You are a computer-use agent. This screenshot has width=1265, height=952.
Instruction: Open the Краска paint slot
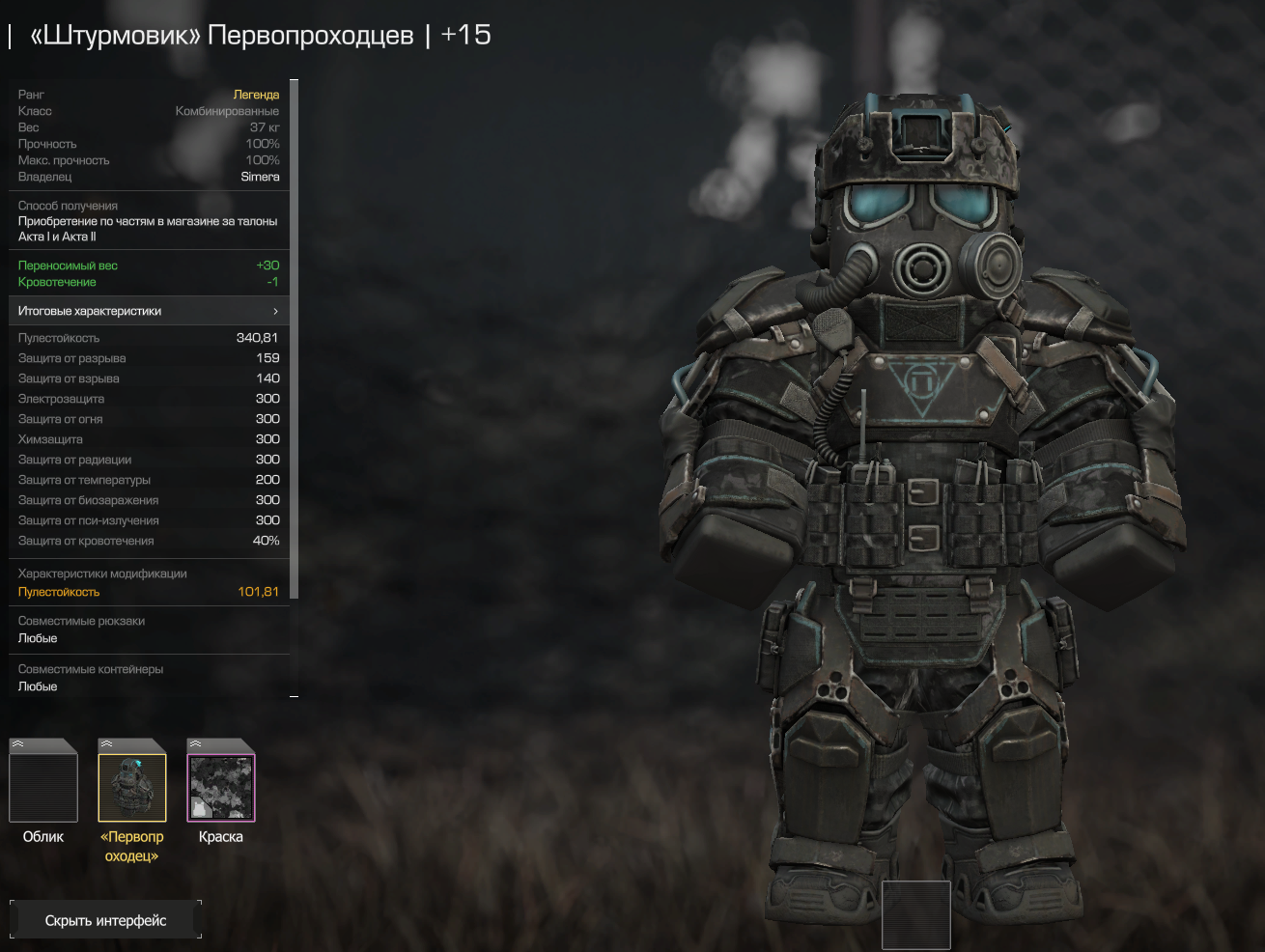pyautogui.click(x=221, y=787)
